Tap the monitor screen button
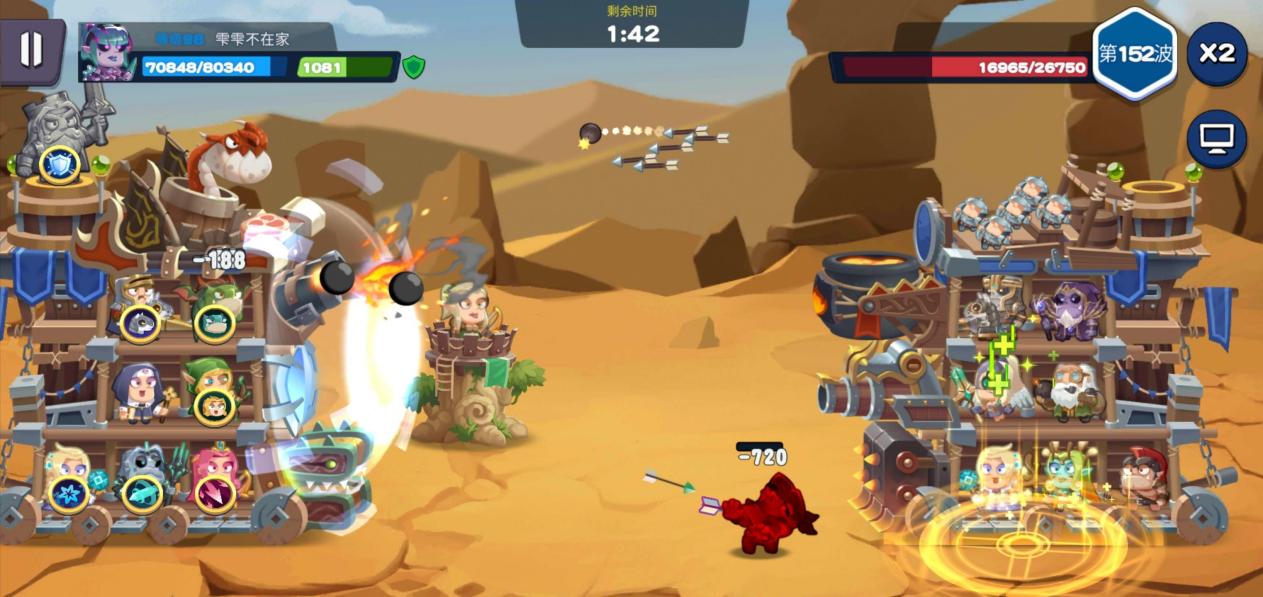 (x=1216, y=139)
